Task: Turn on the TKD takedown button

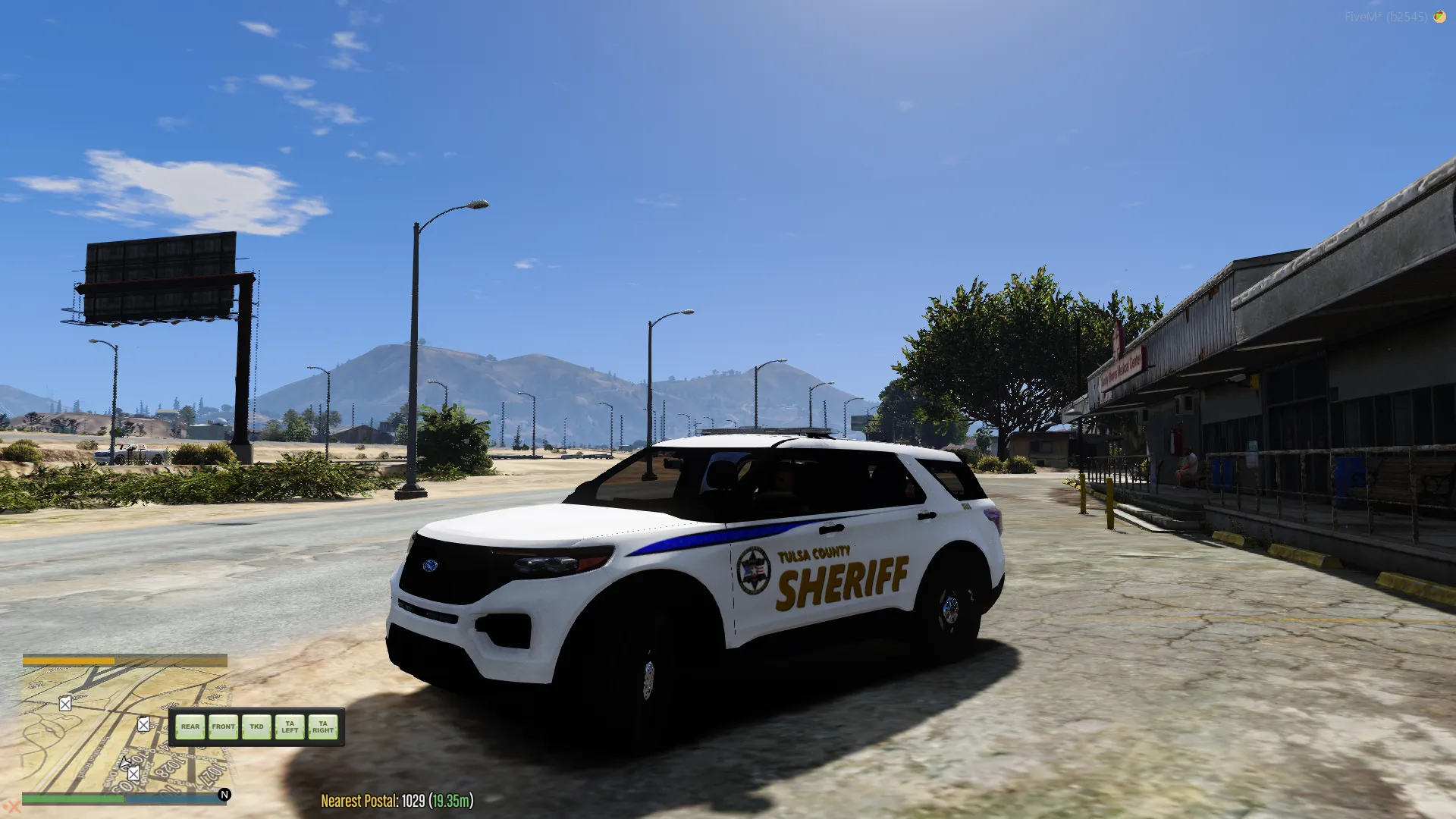Action: point(256,726)
